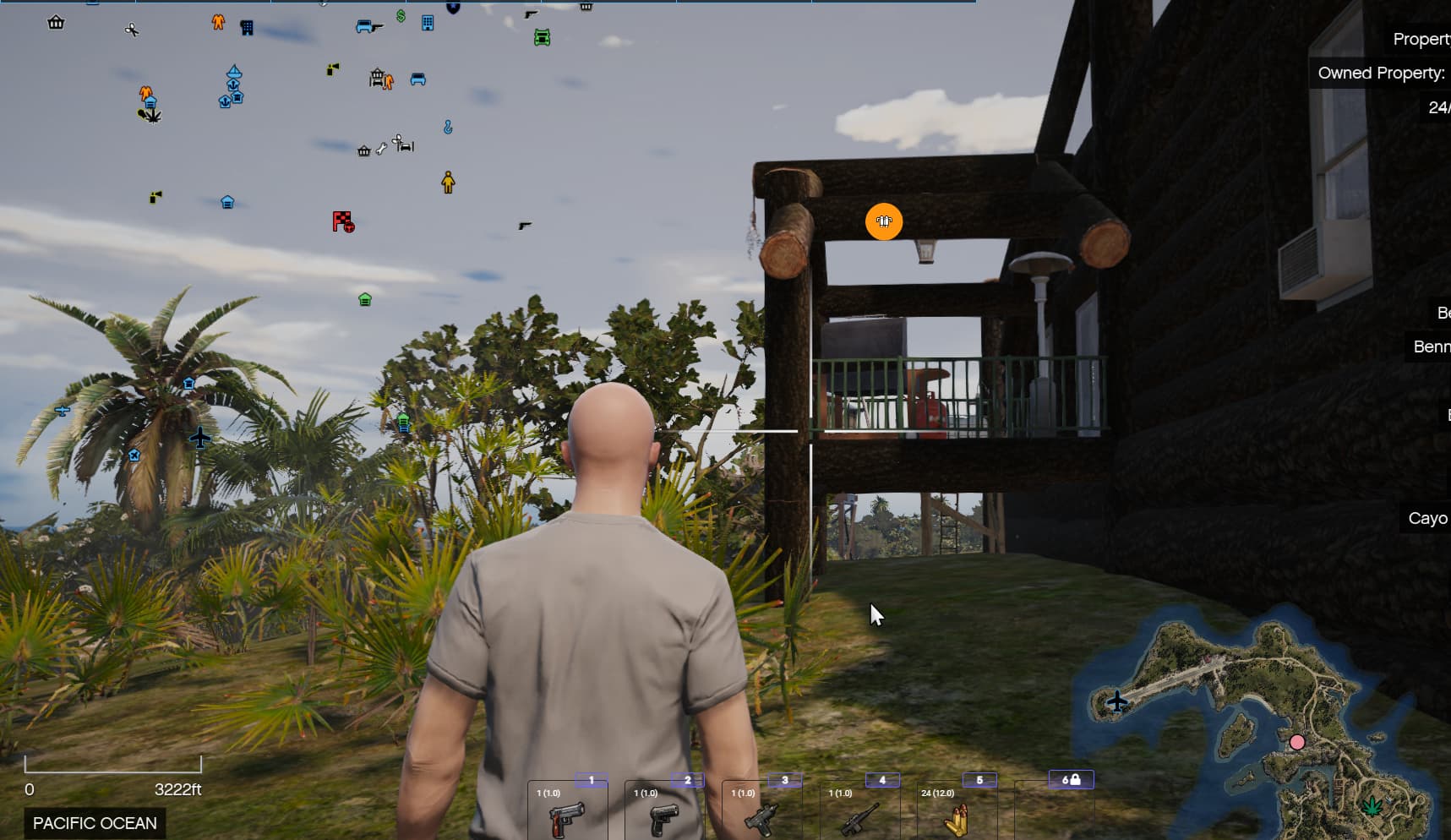
Task: Click the airplane icon on the minimap
Action: (1117, 700)
